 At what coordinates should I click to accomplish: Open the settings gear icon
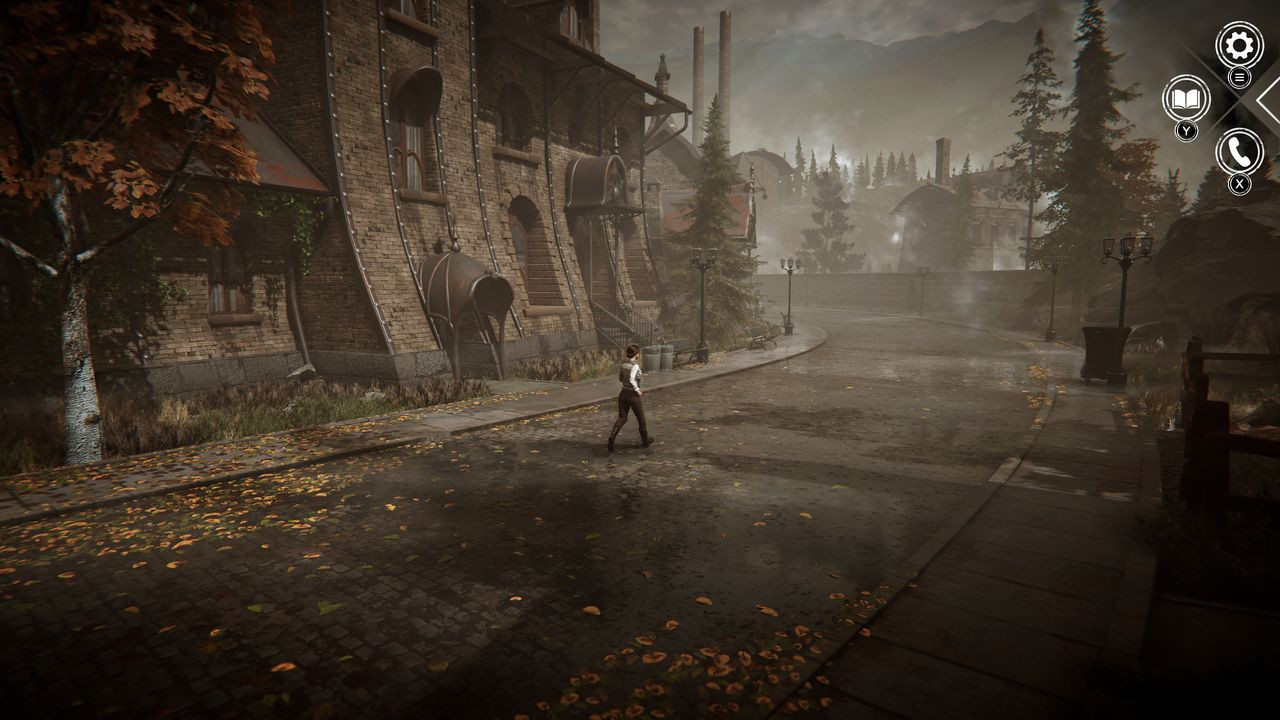tap(1239, 45)
